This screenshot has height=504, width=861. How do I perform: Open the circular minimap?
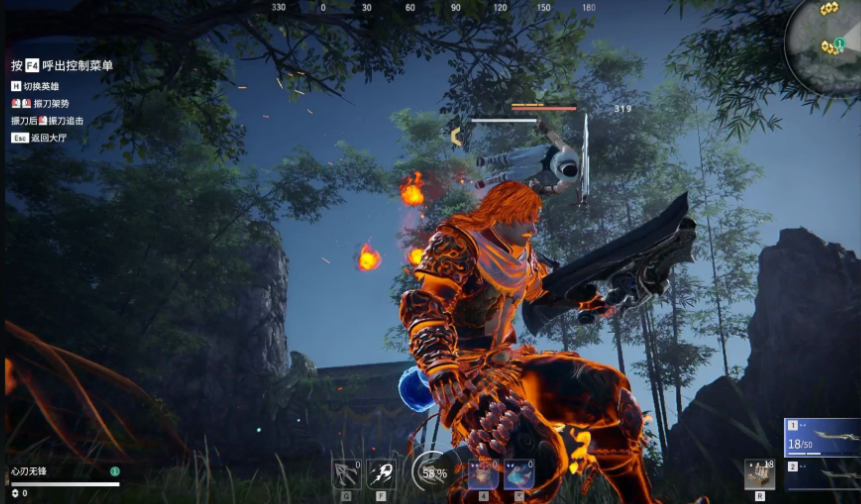coord(824,47)
